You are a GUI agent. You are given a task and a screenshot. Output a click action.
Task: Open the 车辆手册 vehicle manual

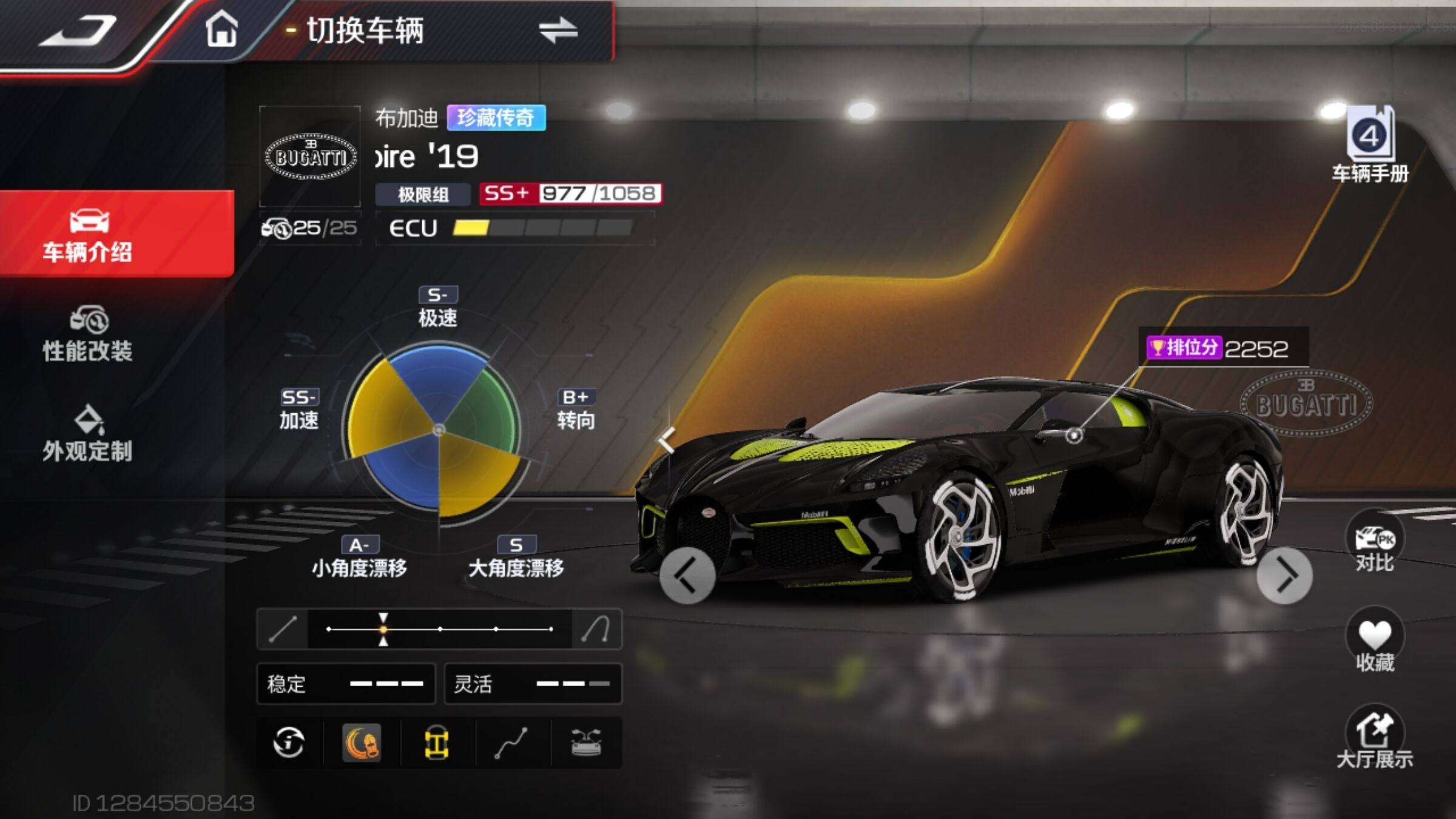click(1370, 146)
